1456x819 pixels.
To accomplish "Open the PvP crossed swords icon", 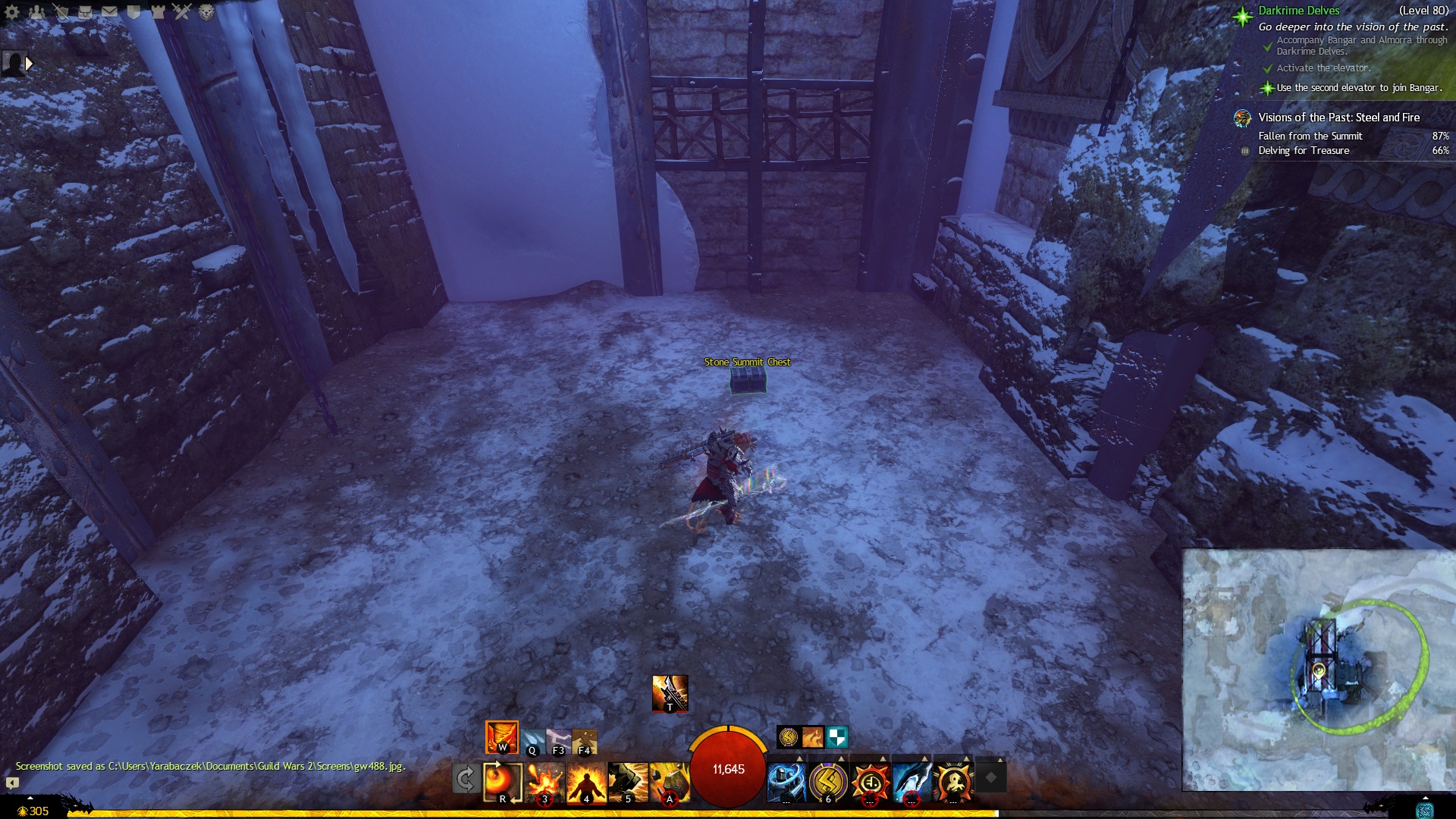I will click(182, 12).
